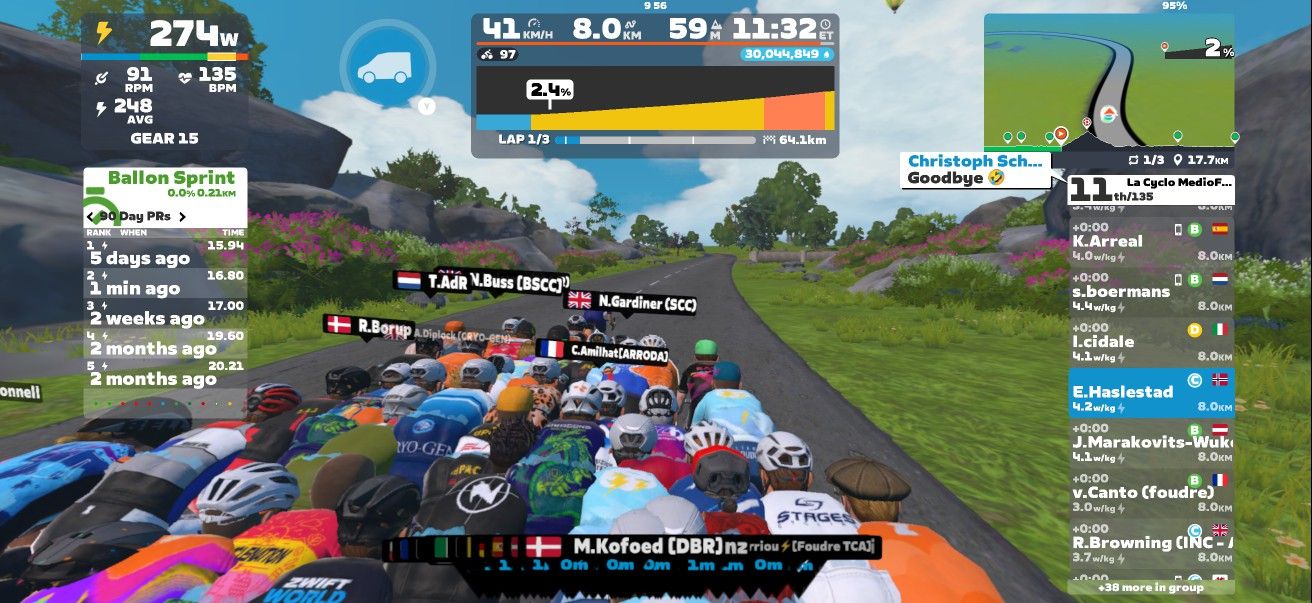The height and width of the screenshot is (603, 1312).
Task: Show next Ballon Sprint leaderboard period
Action: 182,216
